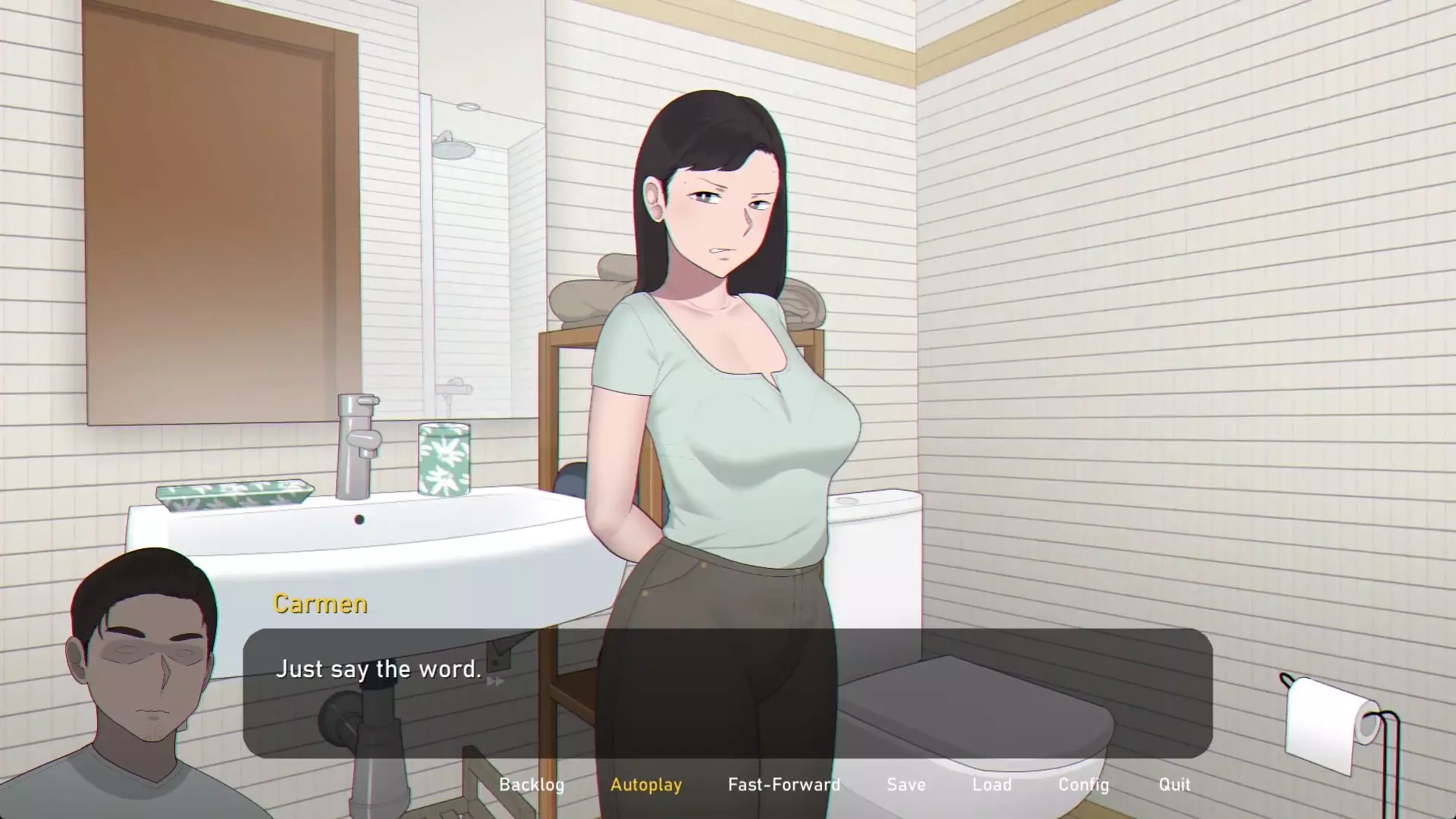Quit the game

point(1174,784)
